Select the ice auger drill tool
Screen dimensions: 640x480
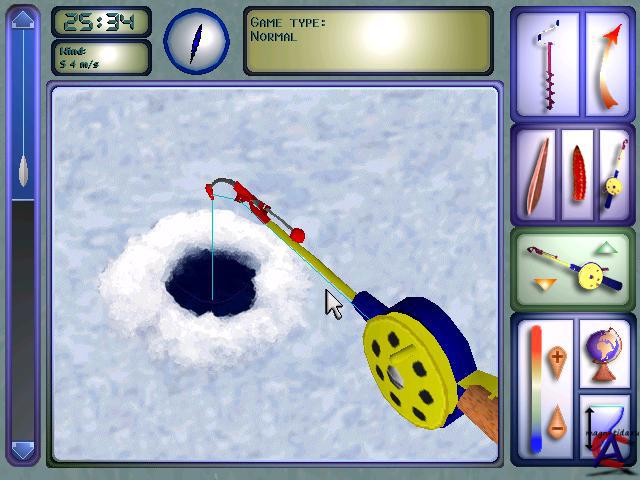coord(546,65)
